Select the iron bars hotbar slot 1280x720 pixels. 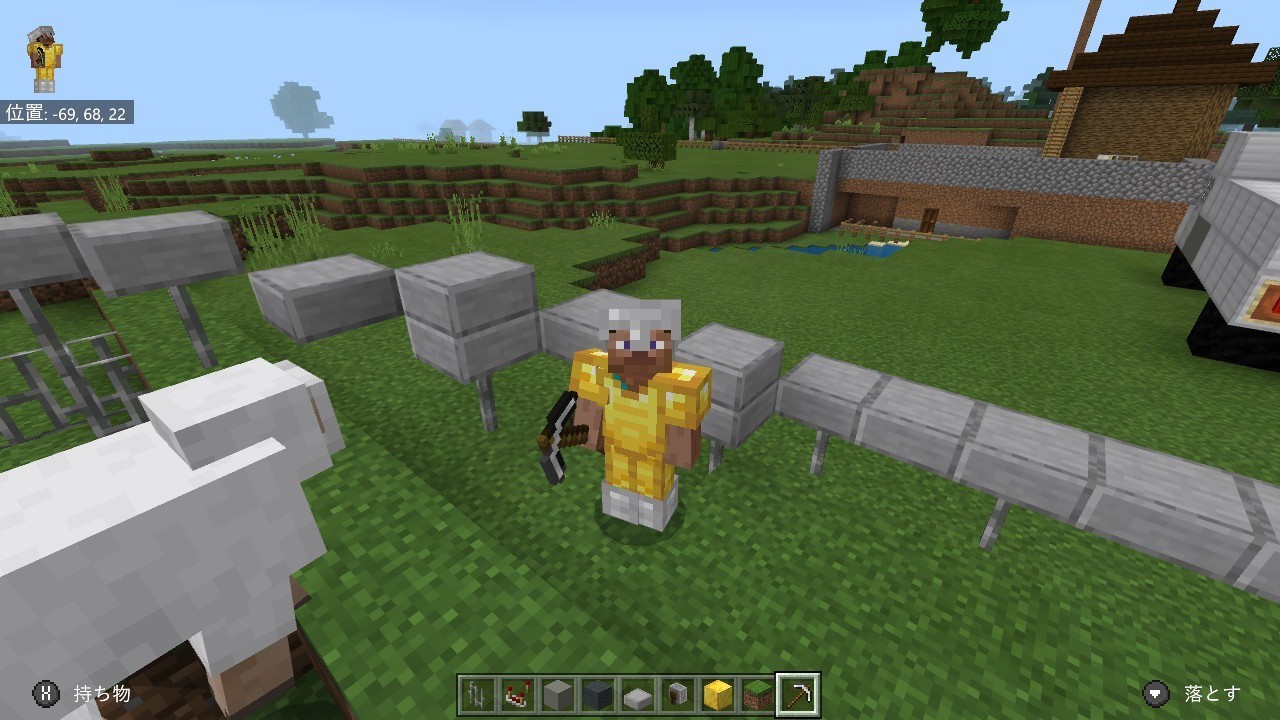point(478,694)
